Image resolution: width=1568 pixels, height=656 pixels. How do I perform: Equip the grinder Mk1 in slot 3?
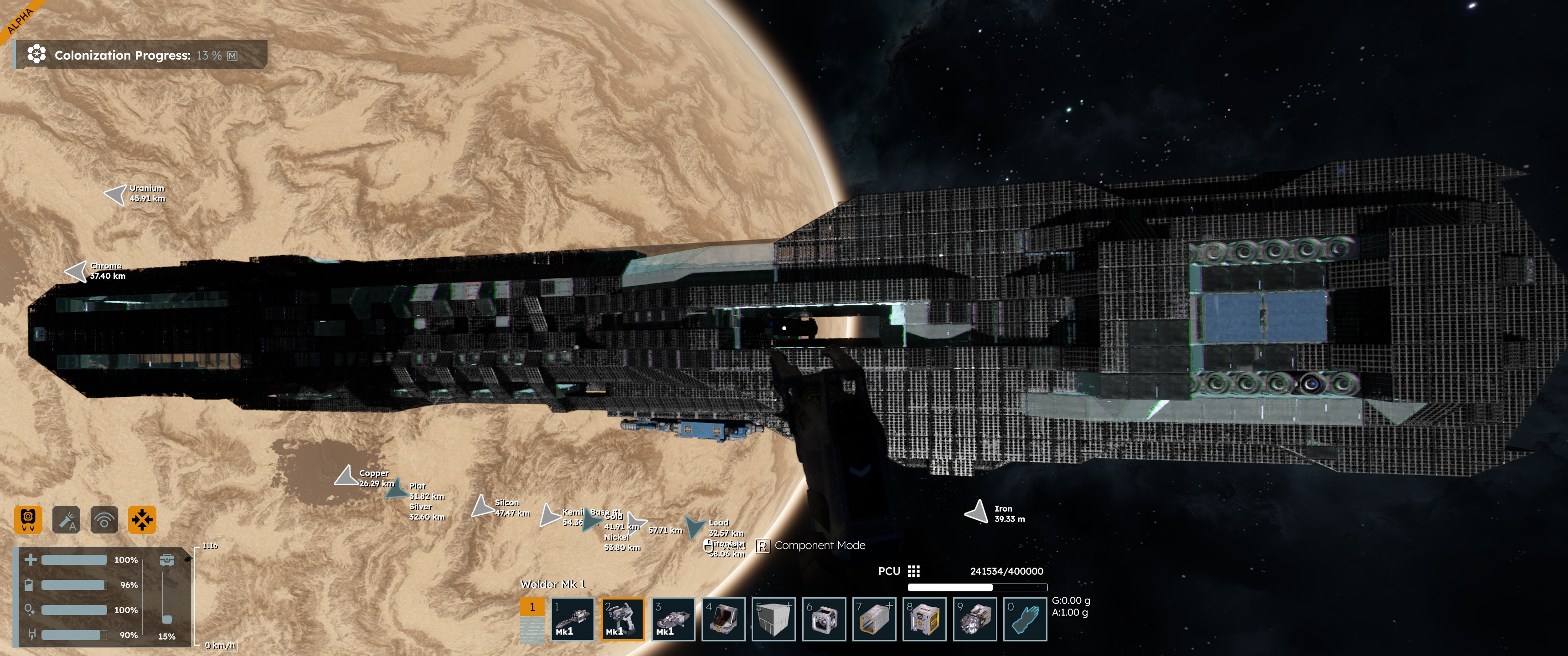(x=673, y=619)
